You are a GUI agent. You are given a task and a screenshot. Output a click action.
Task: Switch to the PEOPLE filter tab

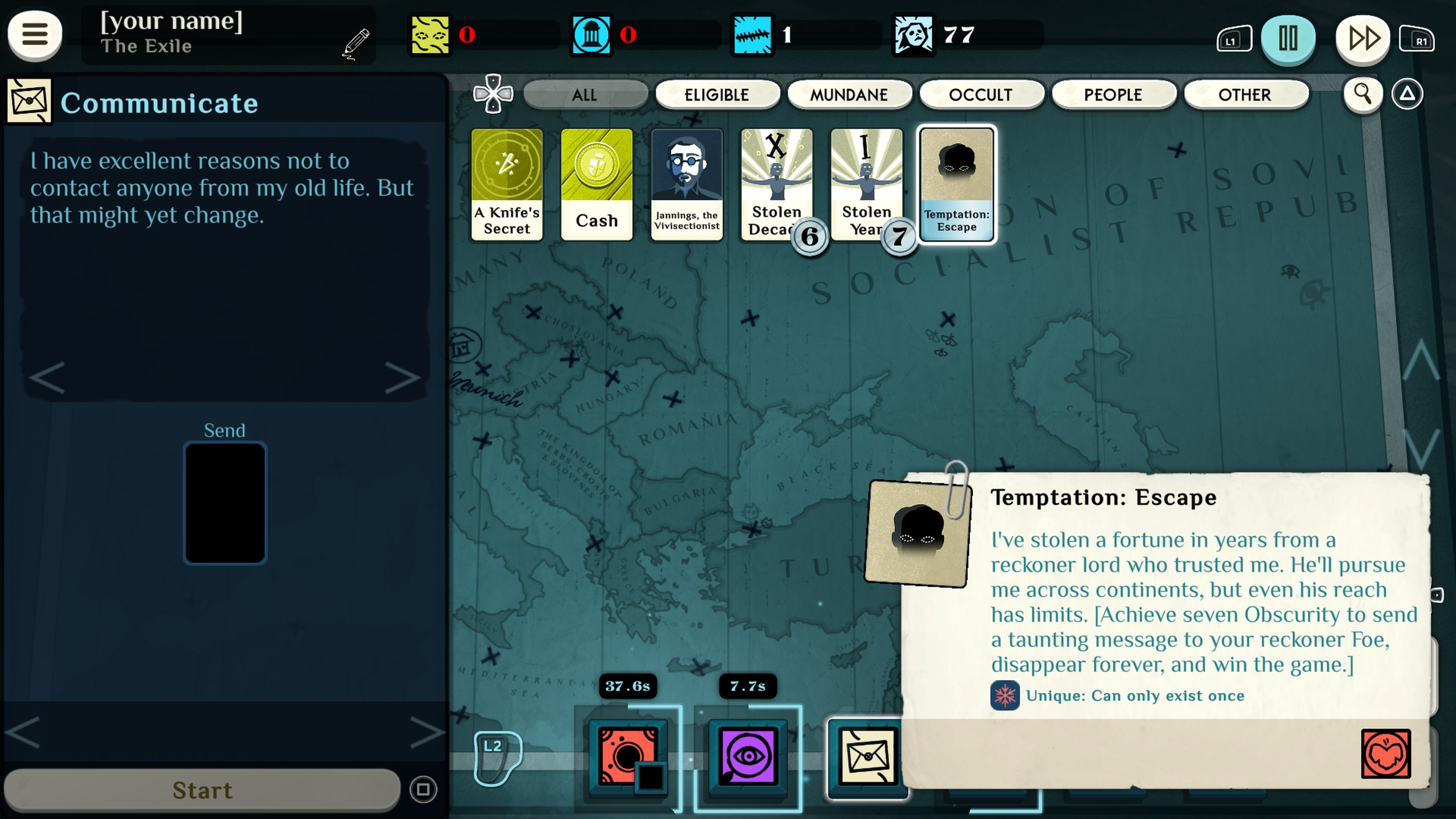click(x=1113, y=95)
